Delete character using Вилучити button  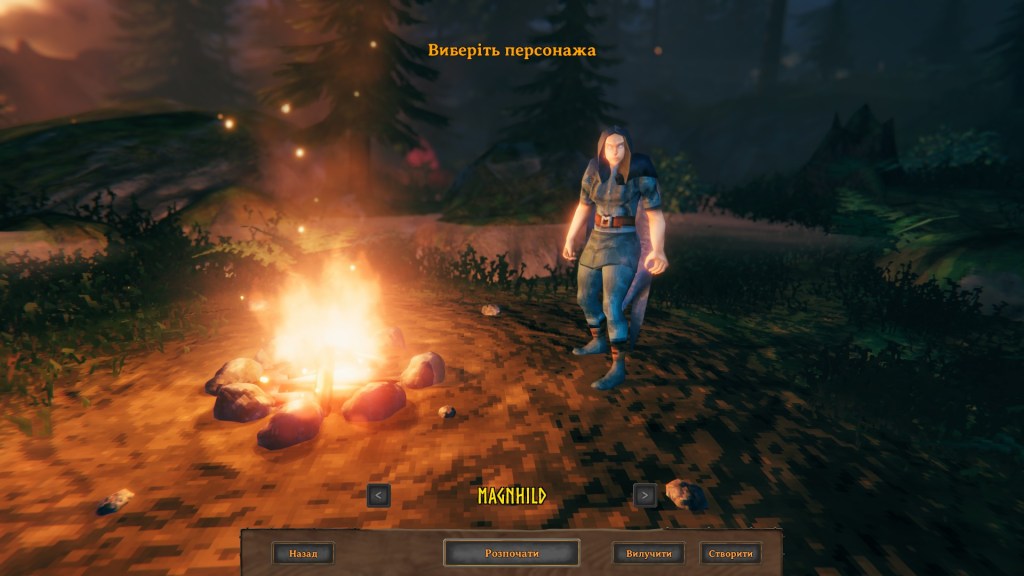click(649, 553)
